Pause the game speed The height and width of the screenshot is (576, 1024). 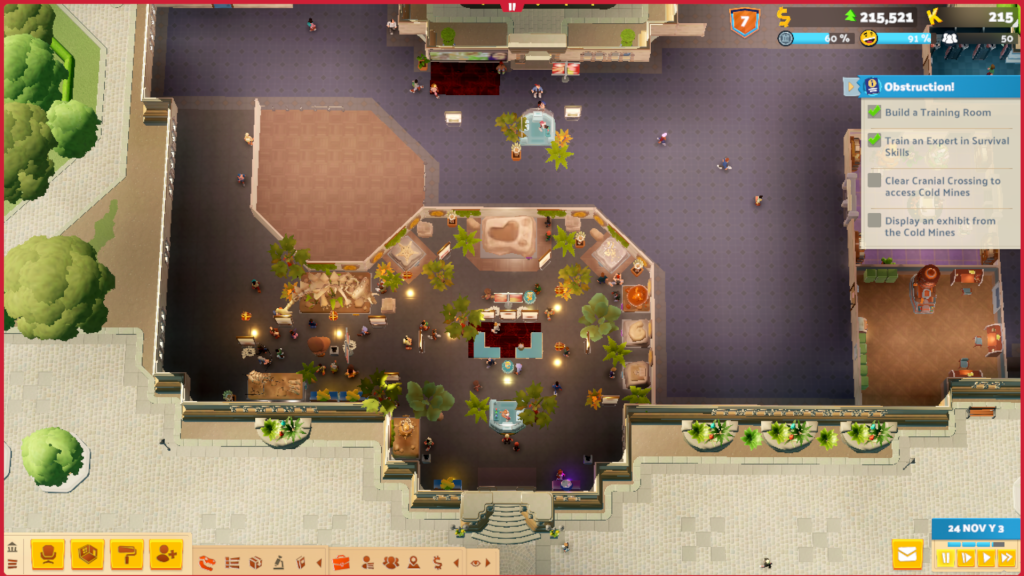click(x=945, y=558)
